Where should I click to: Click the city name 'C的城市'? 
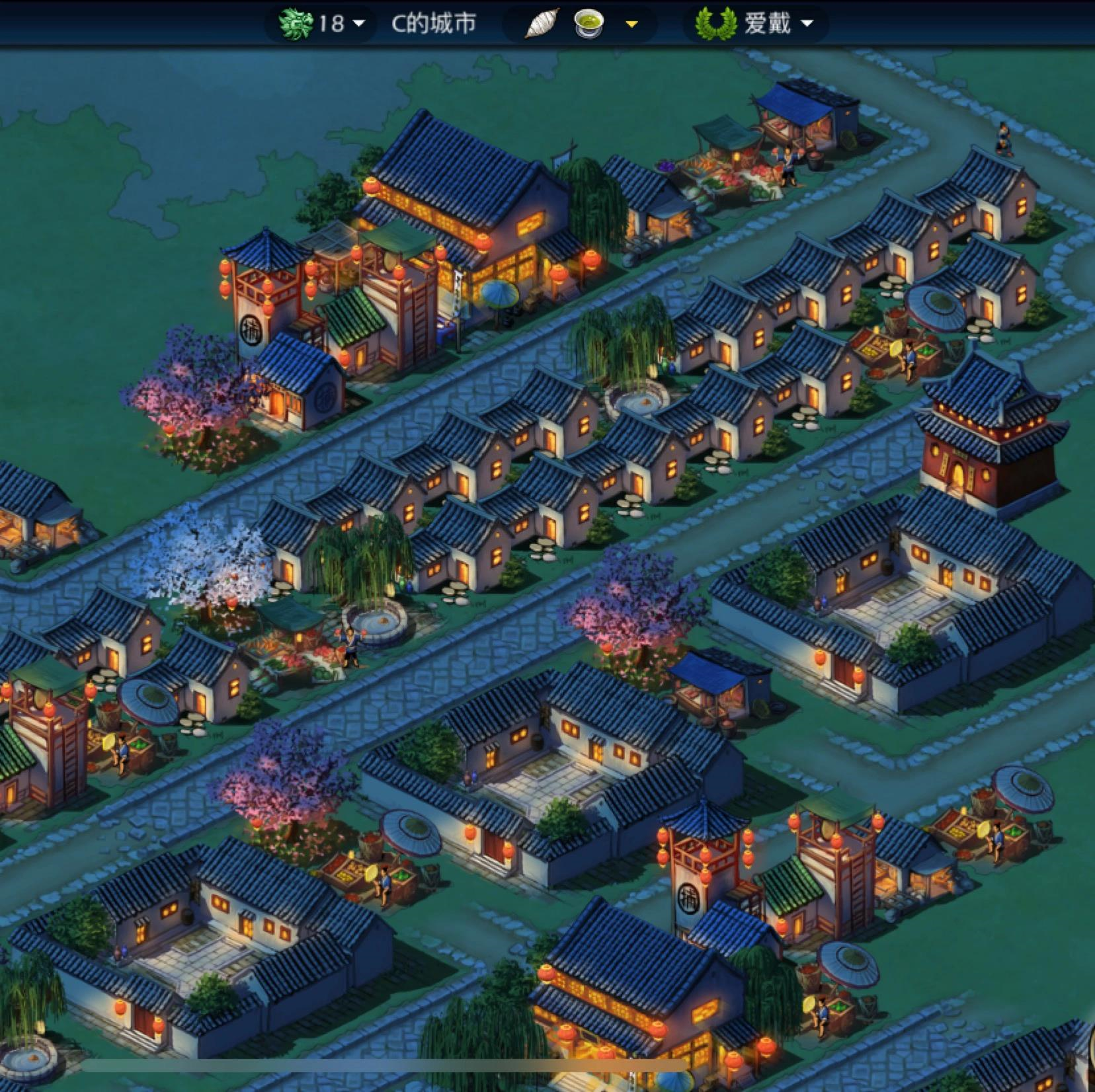(434, 24)
